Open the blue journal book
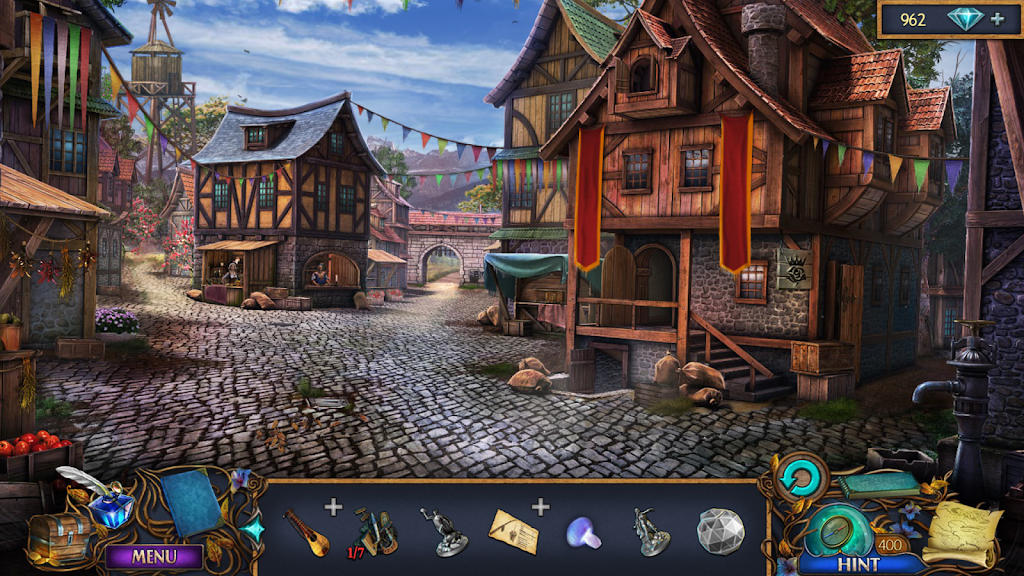 pos(191,500)
